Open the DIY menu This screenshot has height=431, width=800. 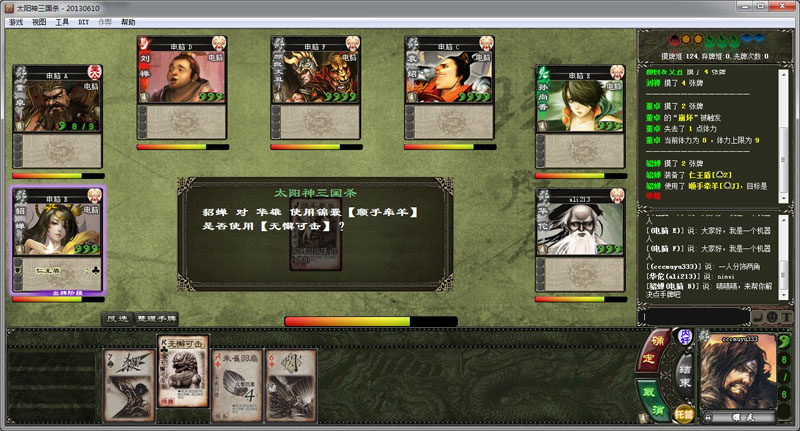pos(83,21)
